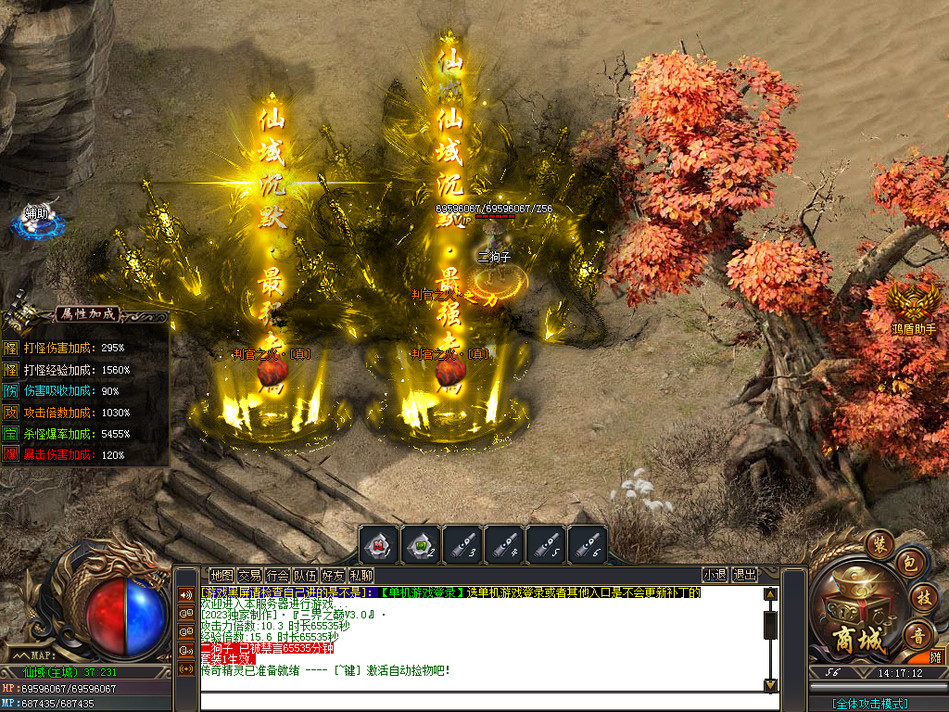Open the 音 sound settings
Screen dimensions: 949x712
(915, 633)
